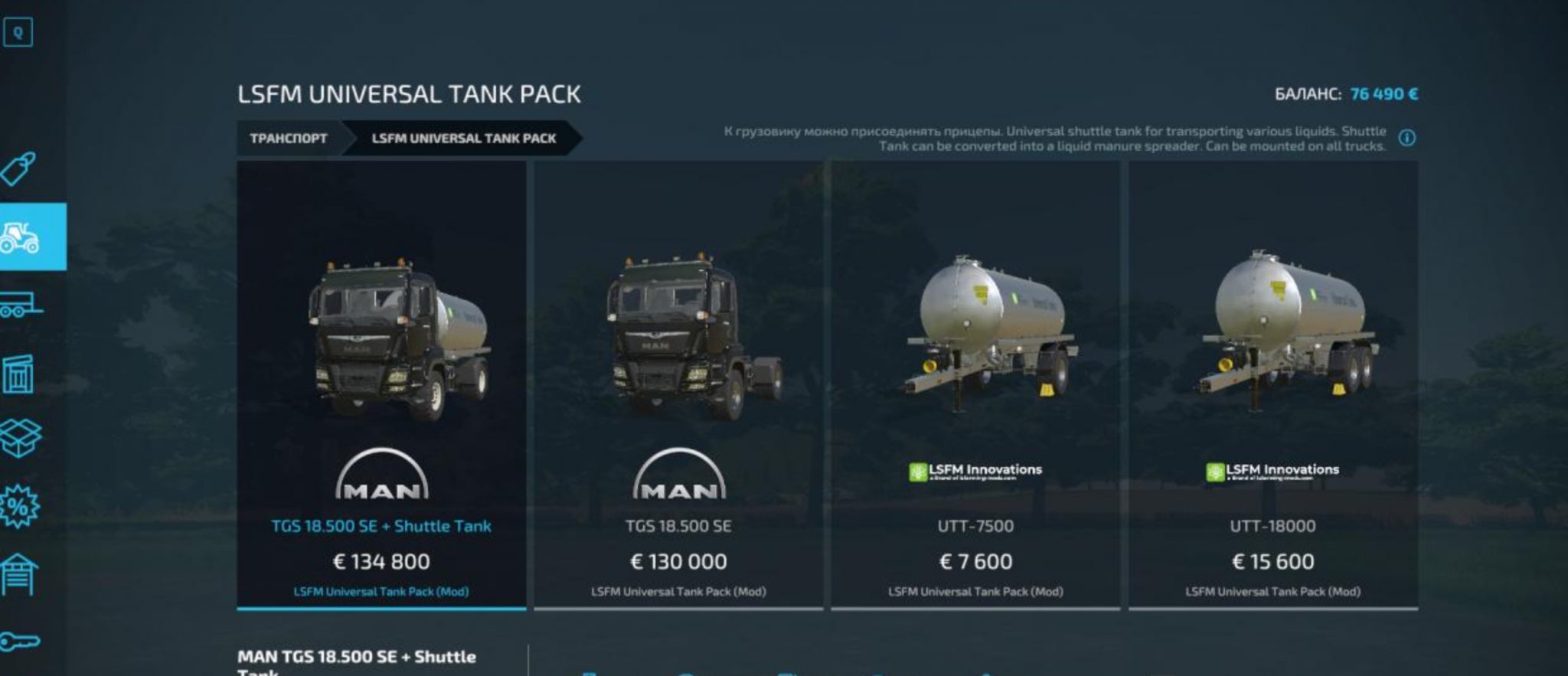
Task: Click LSFM Universal Tank Pack (Mod) link
Action: pos(381,591)
